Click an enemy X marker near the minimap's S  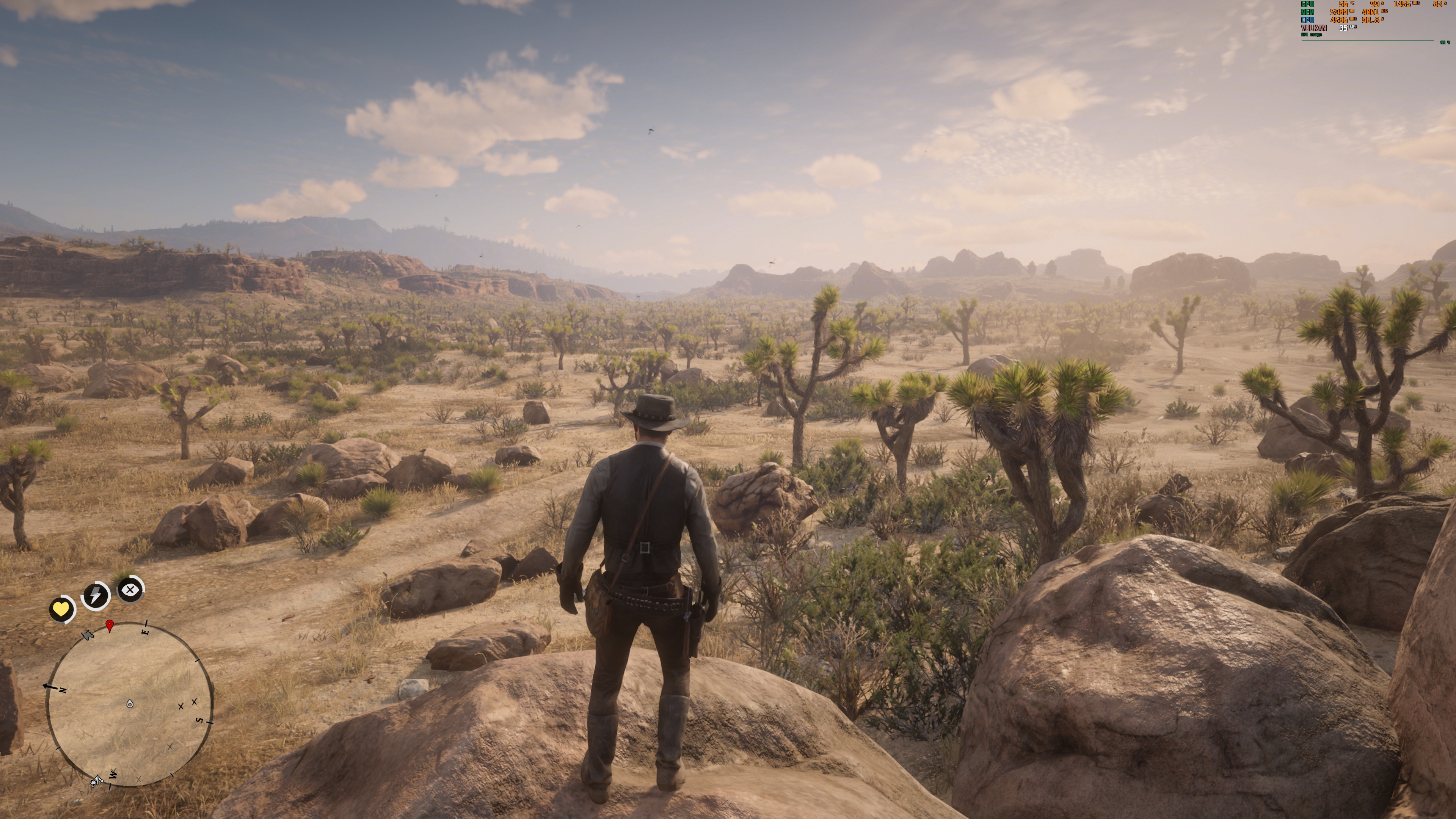click(181, 707)
